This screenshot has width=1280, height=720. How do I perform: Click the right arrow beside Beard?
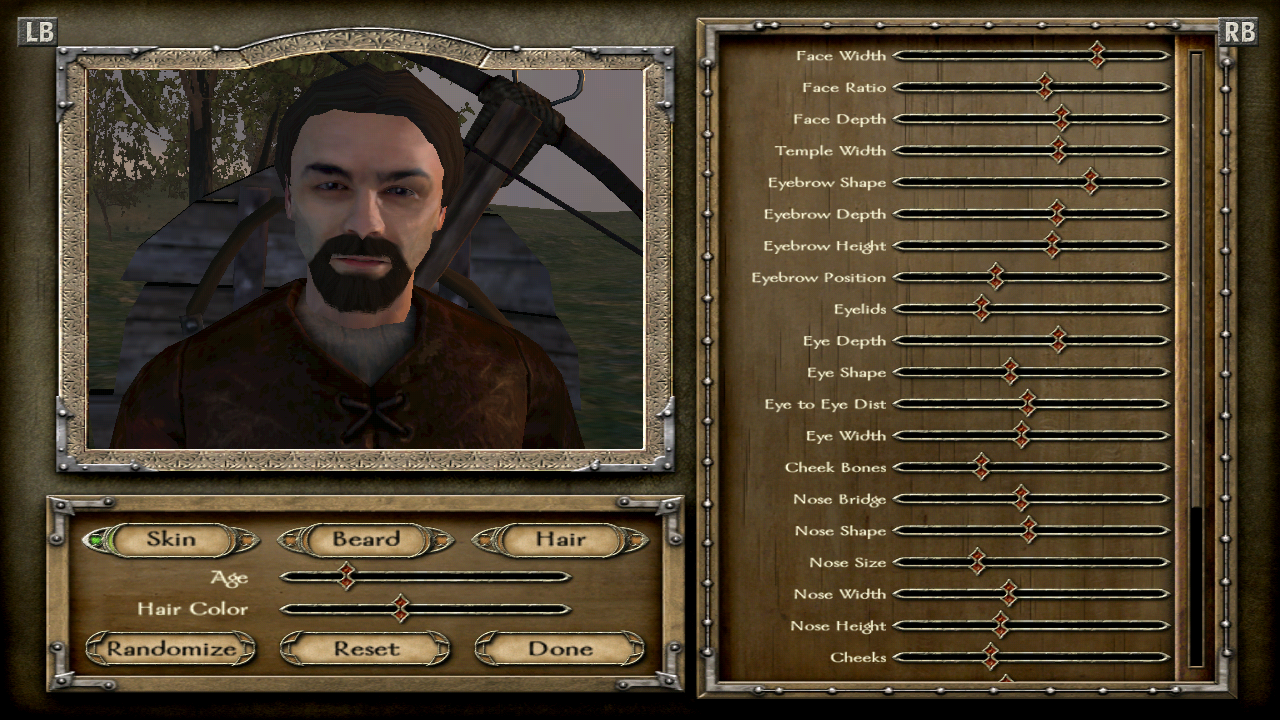440,540
